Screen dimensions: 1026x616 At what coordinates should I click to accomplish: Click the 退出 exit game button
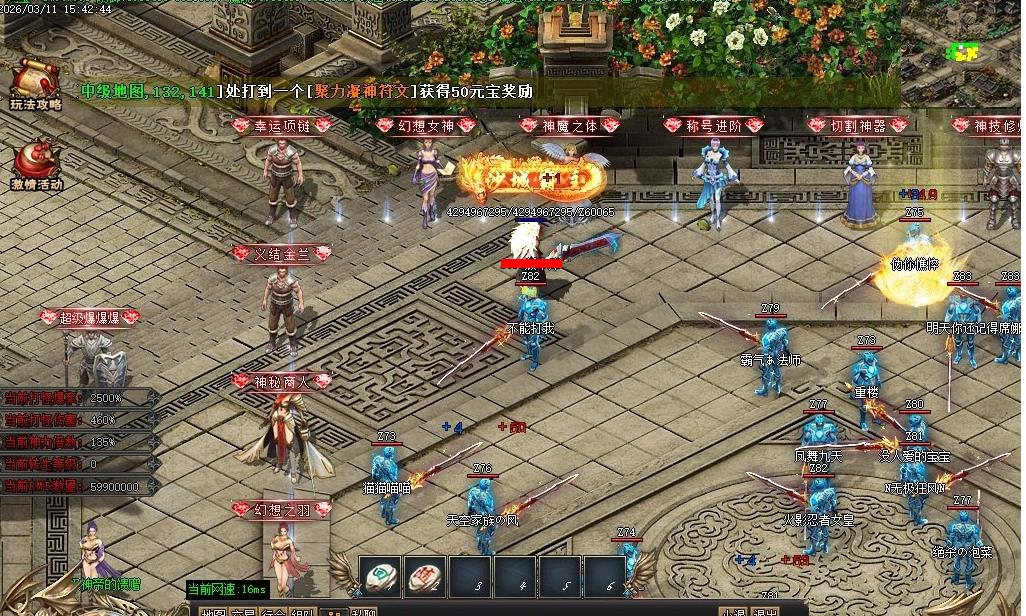[x=765, y=612]
